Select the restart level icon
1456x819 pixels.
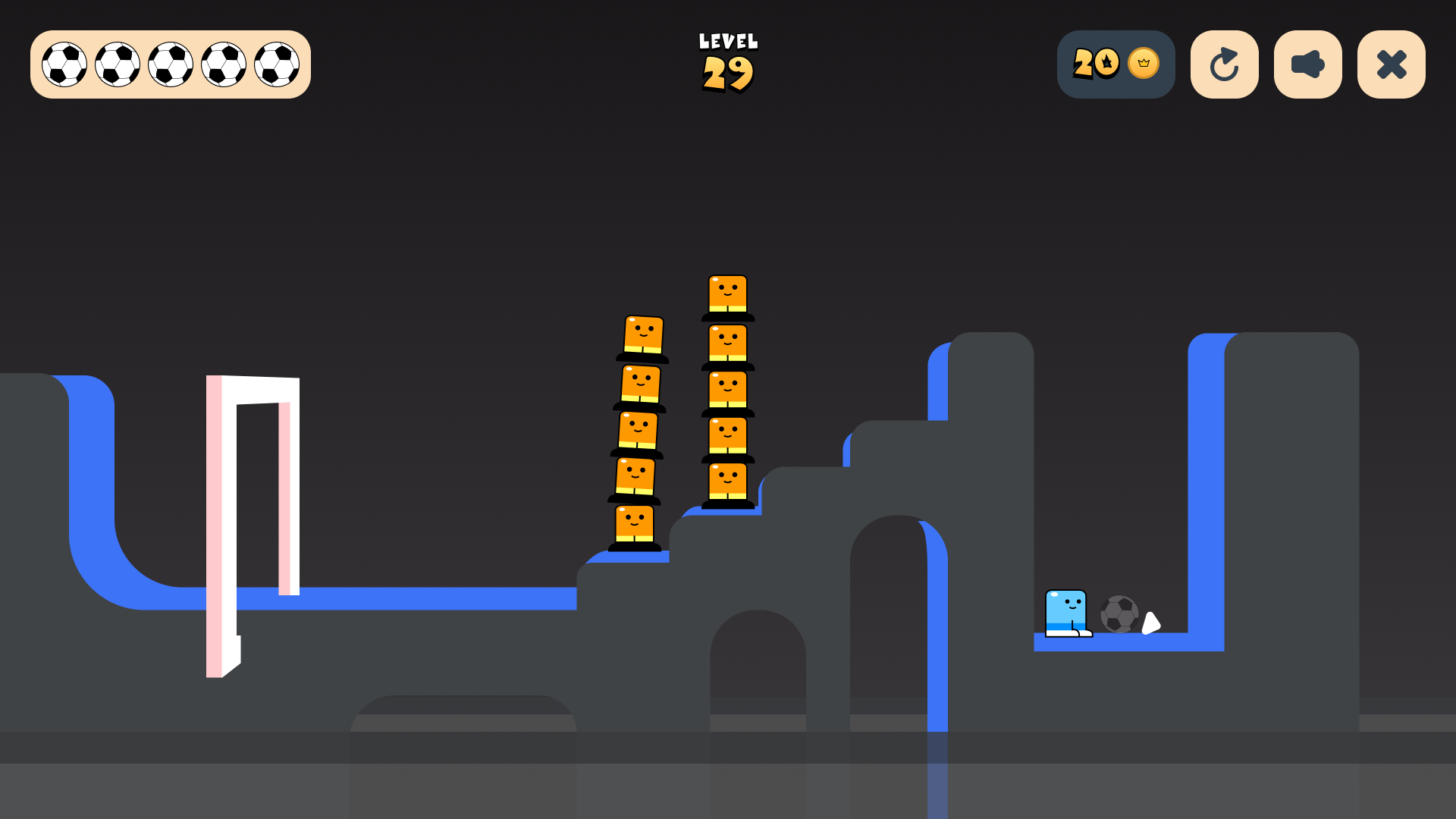click(x=1224, y=64)
